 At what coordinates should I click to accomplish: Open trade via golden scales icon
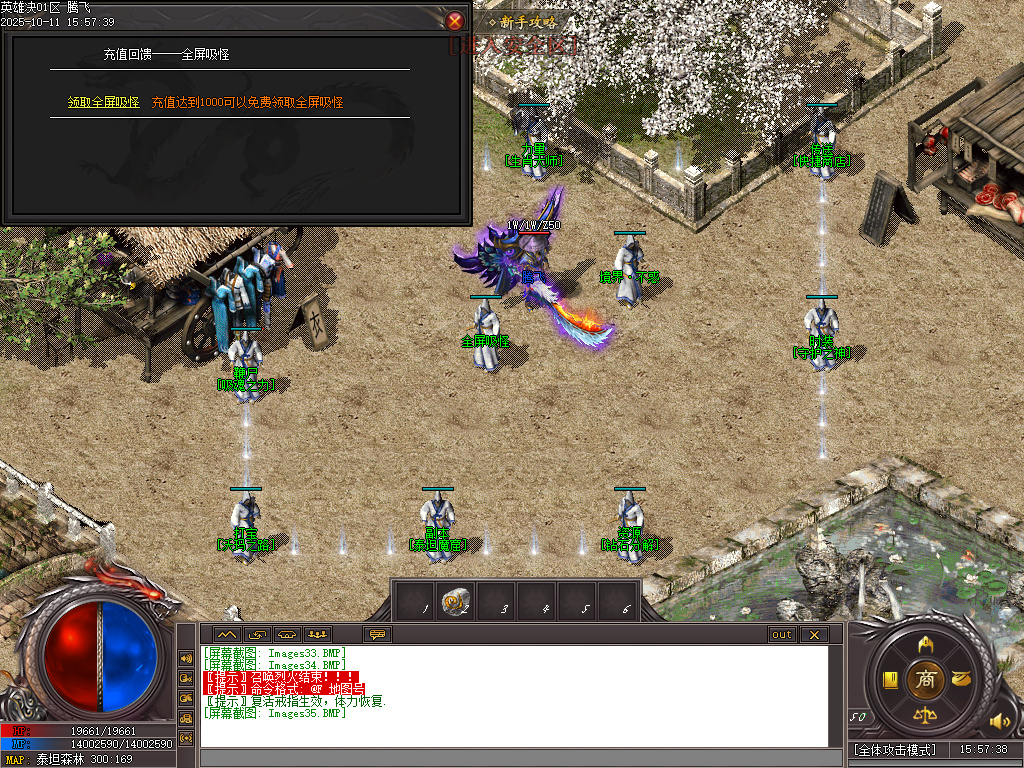[926, 716]
